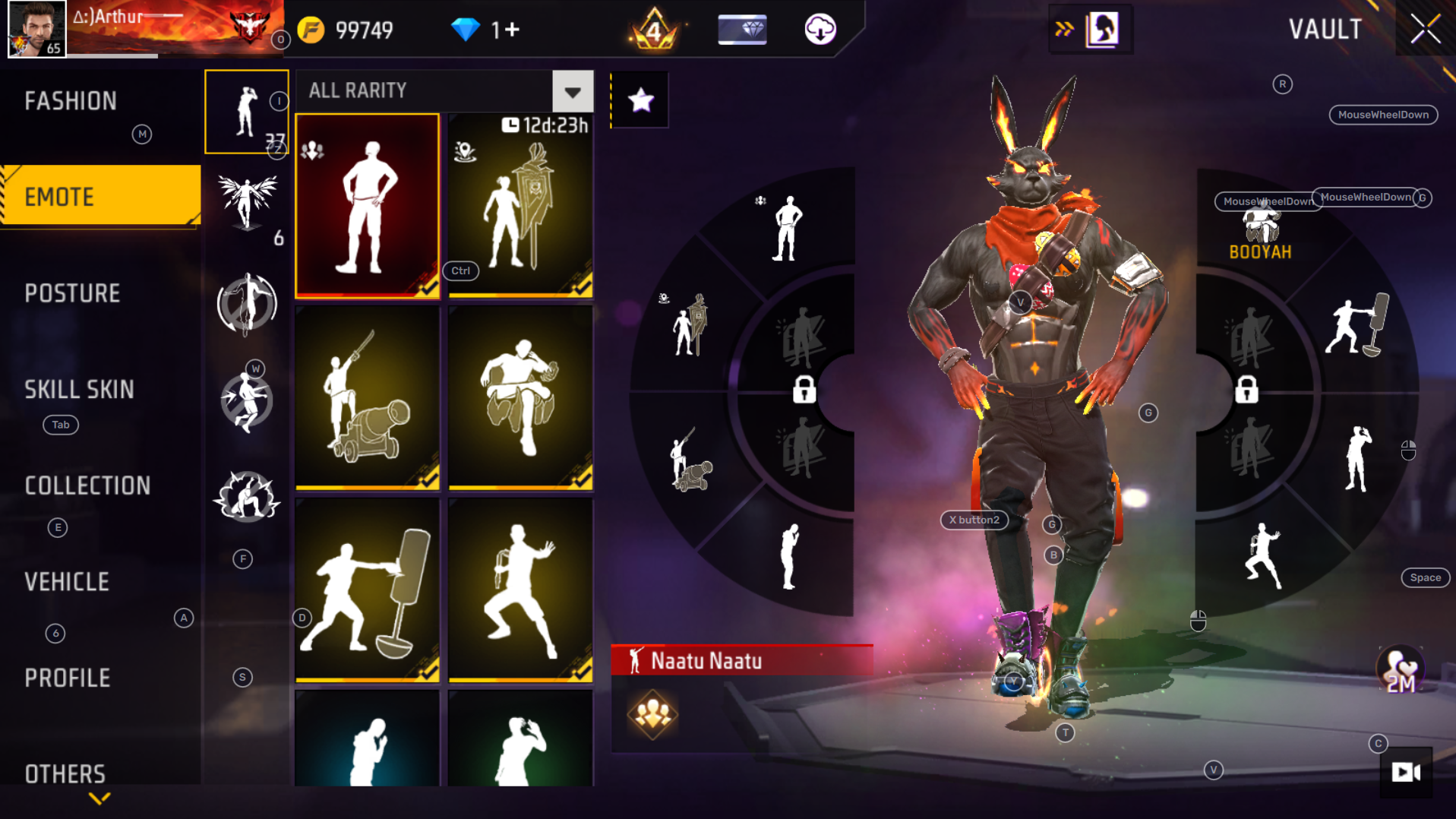
Task: Start recording with the video camera icon
Action: (x=1404, y=773)
